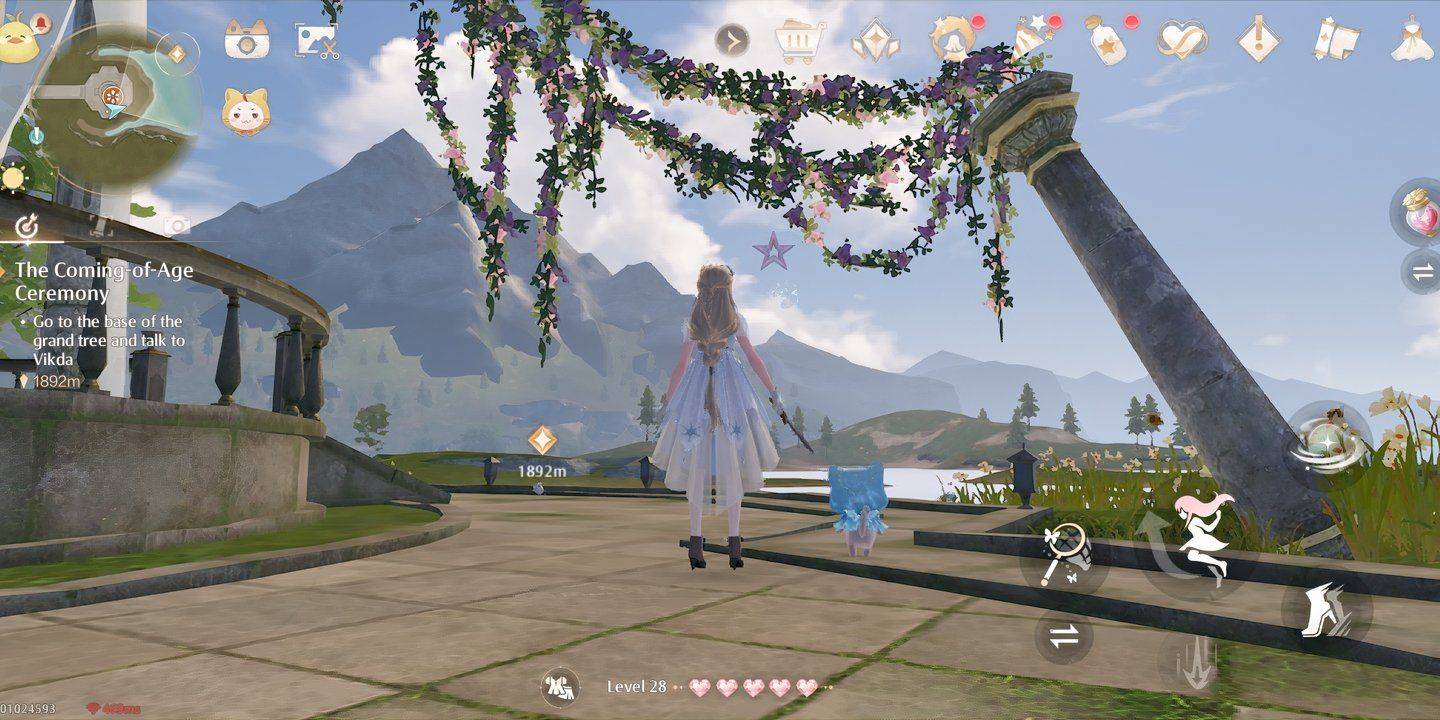Viewport: 1440px width, 720px height.
Task: Open the cat-eared camera photo mode
Action: pos(246,40)
